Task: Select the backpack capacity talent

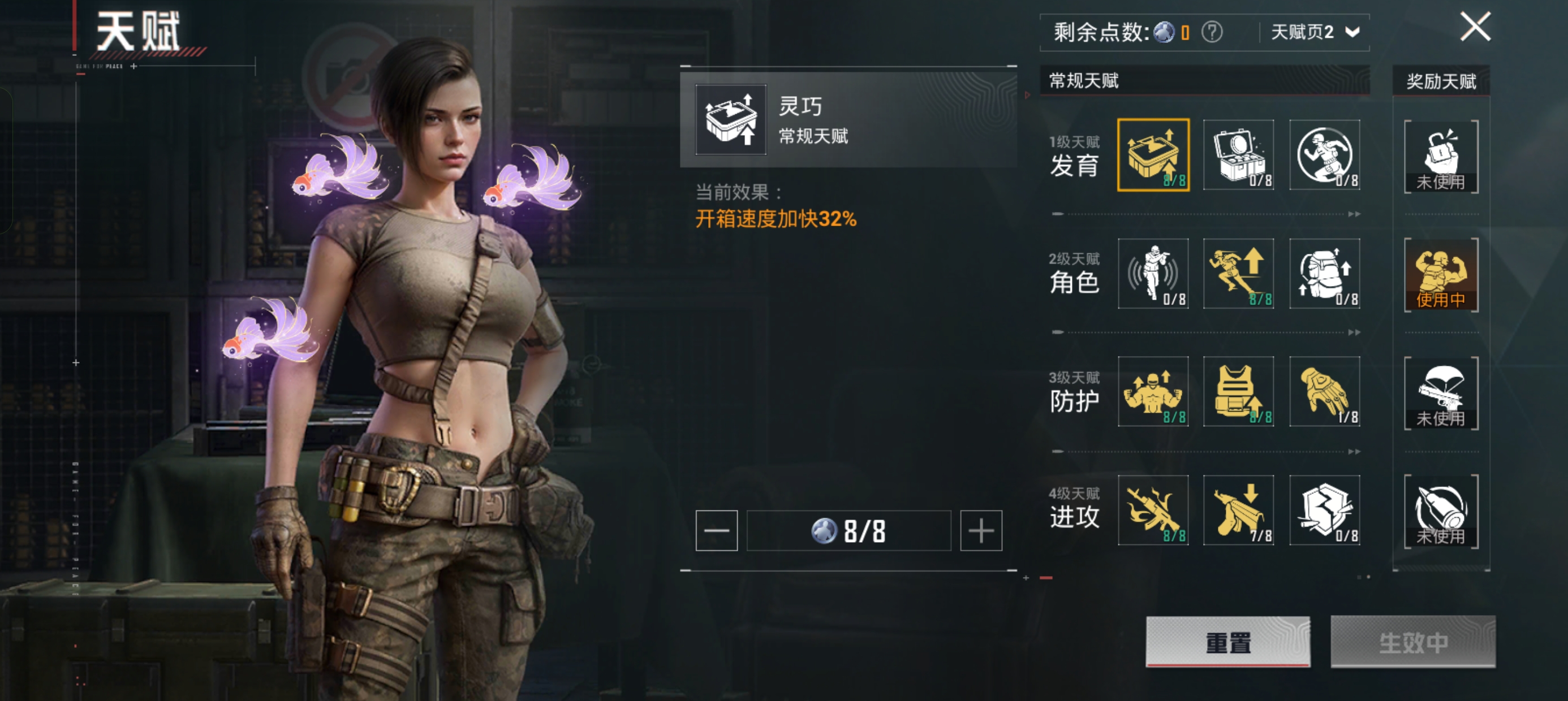Action: point(1324,274)
